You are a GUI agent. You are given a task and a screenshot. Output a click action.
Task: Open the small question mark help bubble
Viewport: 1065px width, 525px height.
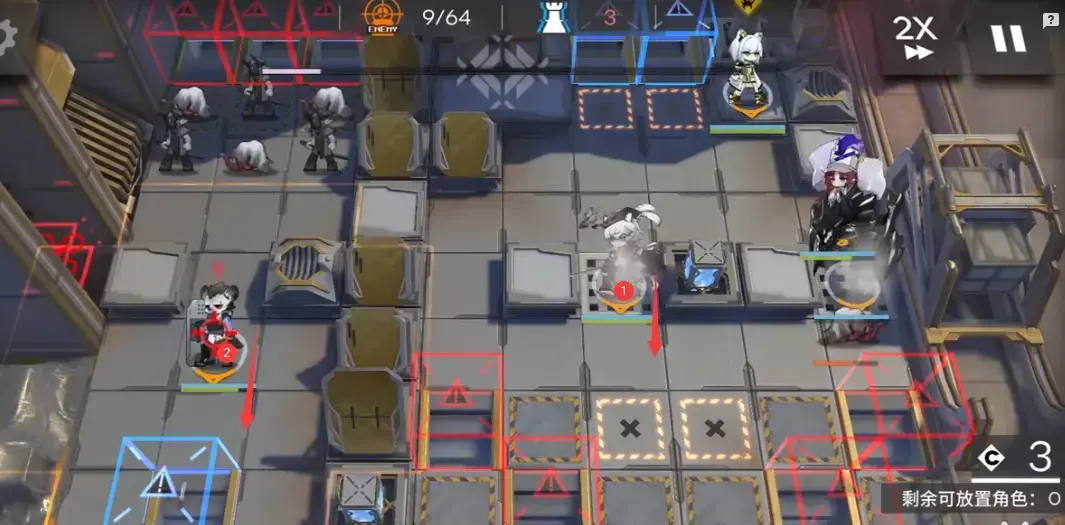[x=1050, y=20]
